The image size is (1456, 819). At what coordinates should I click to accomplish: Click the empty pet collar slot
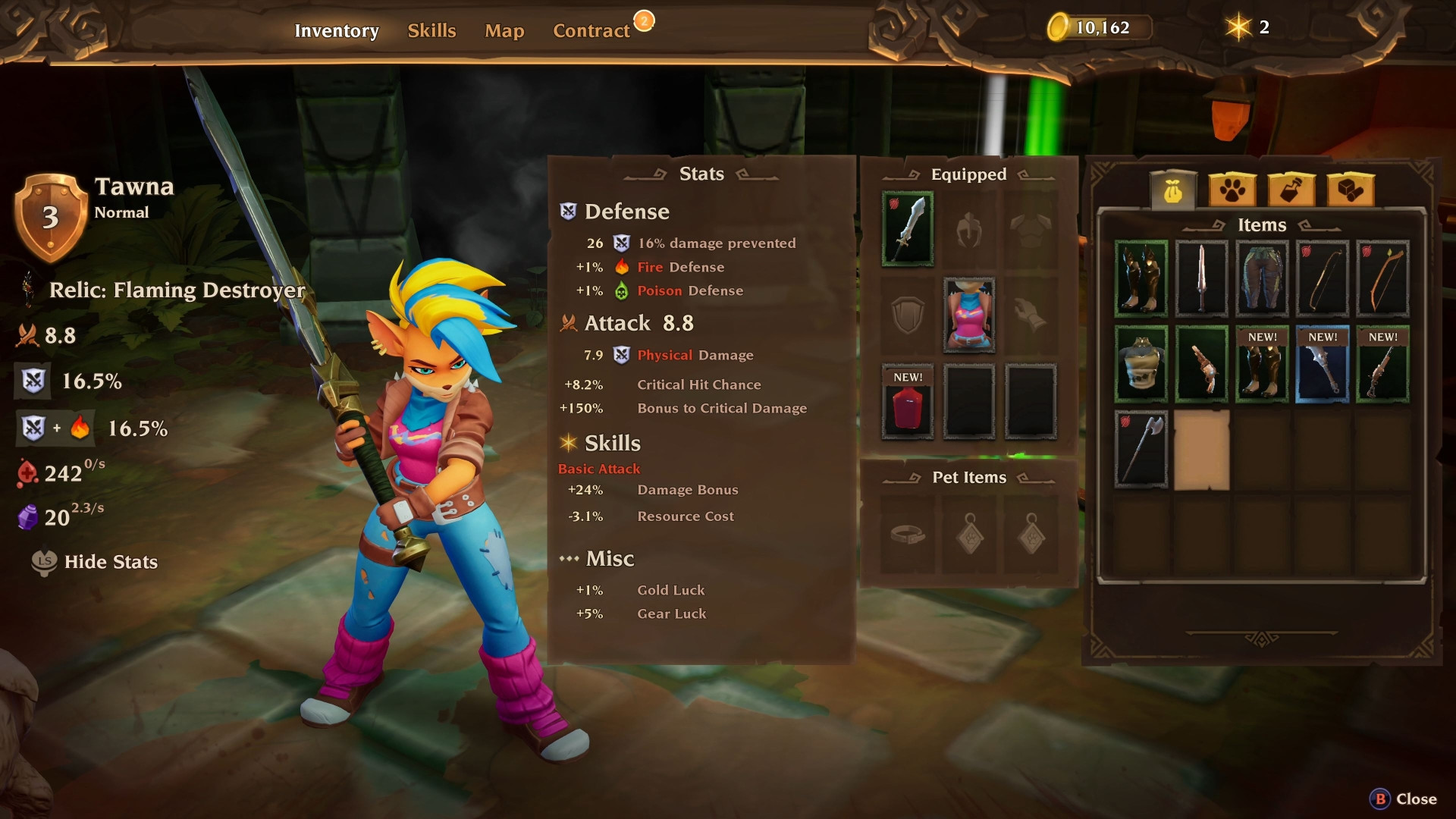[x=908, y=535]
